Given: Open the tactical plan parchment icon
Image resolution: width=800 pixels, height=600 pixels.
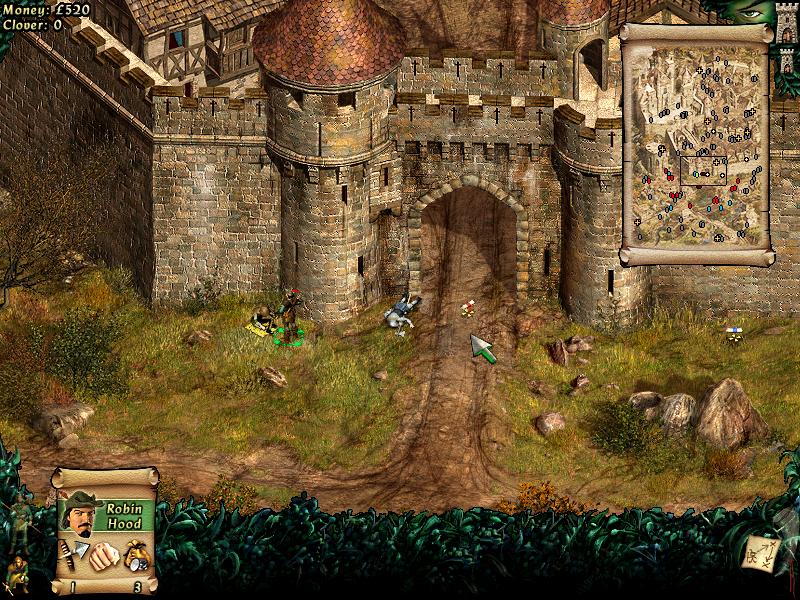Looking at the screenshot, I should 760,553.
